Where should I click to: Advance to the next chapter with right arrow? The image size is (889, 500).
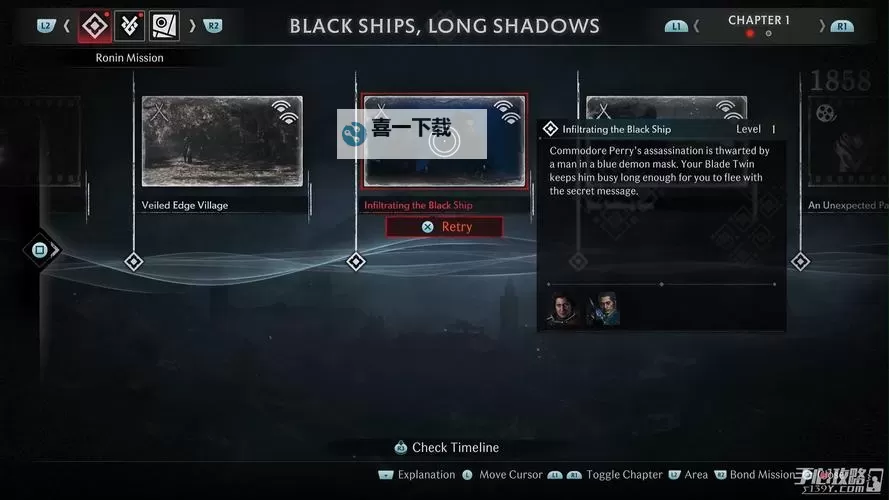point(822,25)
